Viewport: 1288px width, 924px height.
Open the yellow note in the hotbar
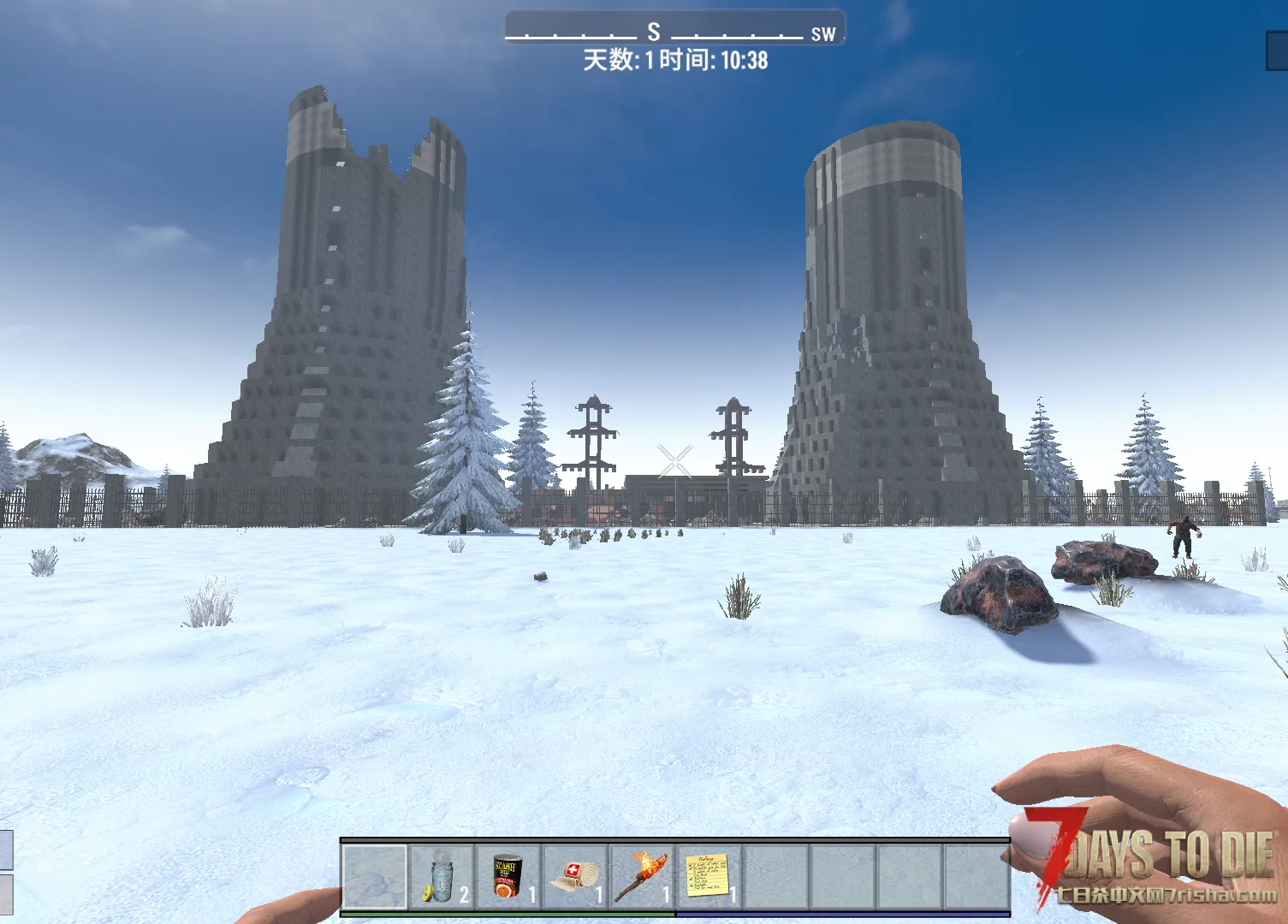tap(709, 876)
